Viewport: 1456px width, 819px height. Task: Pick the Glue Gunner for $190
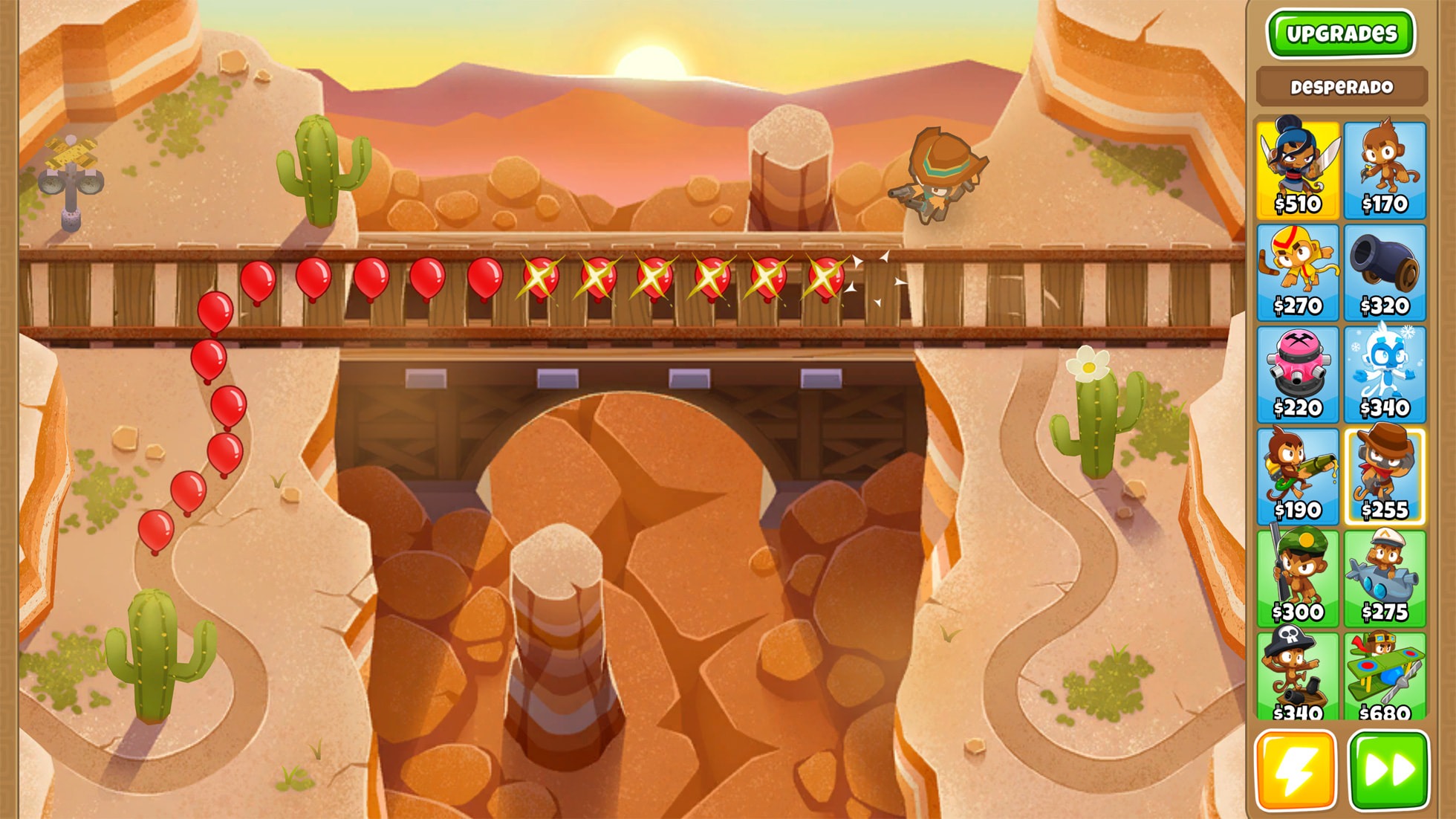(1298, 476)
